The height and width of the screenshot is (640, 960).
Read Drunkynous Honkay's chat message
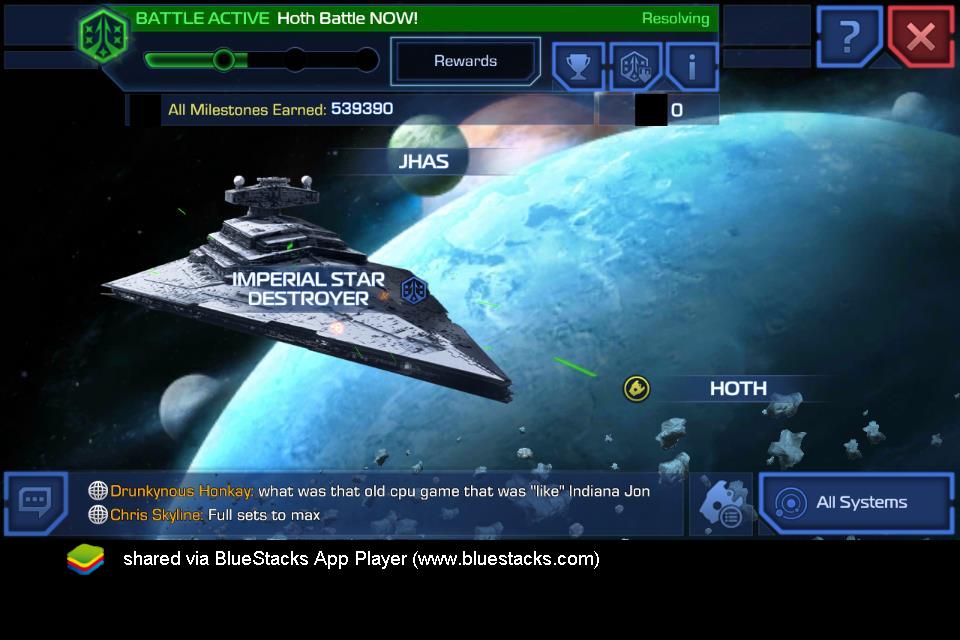(380, 491)
